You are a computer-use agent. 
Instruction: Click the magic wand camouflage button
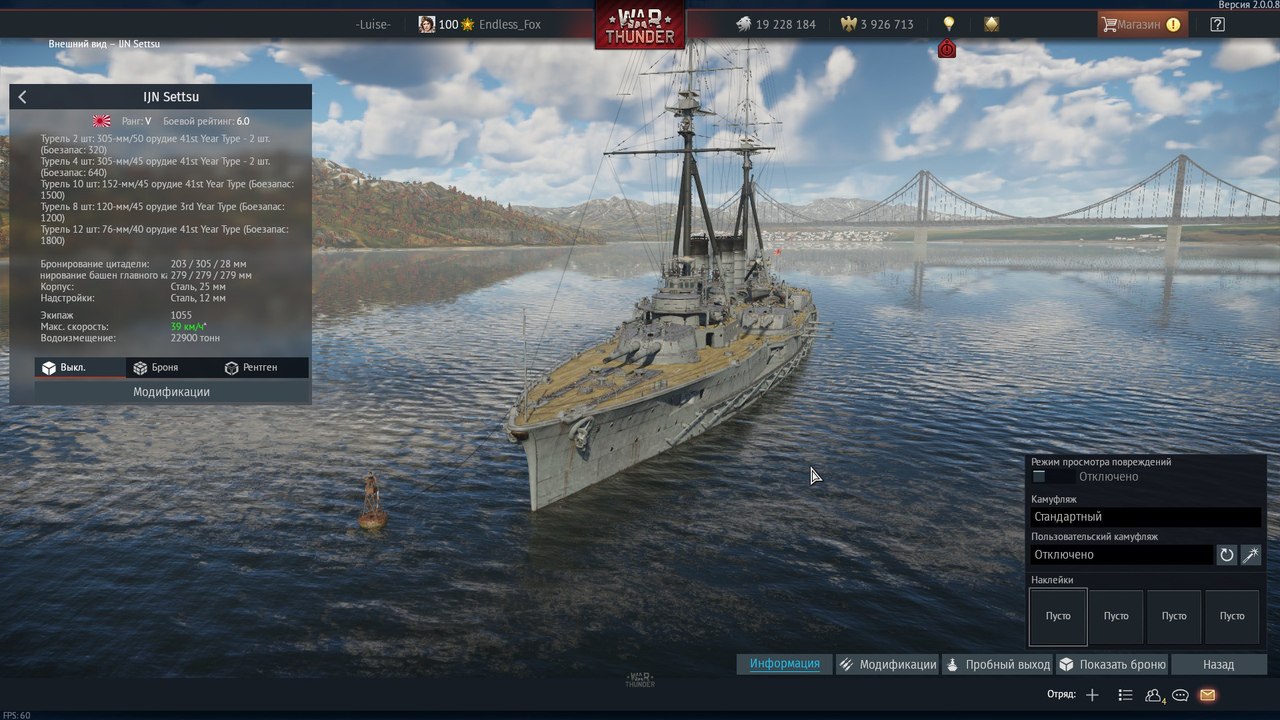(1251, 555)
